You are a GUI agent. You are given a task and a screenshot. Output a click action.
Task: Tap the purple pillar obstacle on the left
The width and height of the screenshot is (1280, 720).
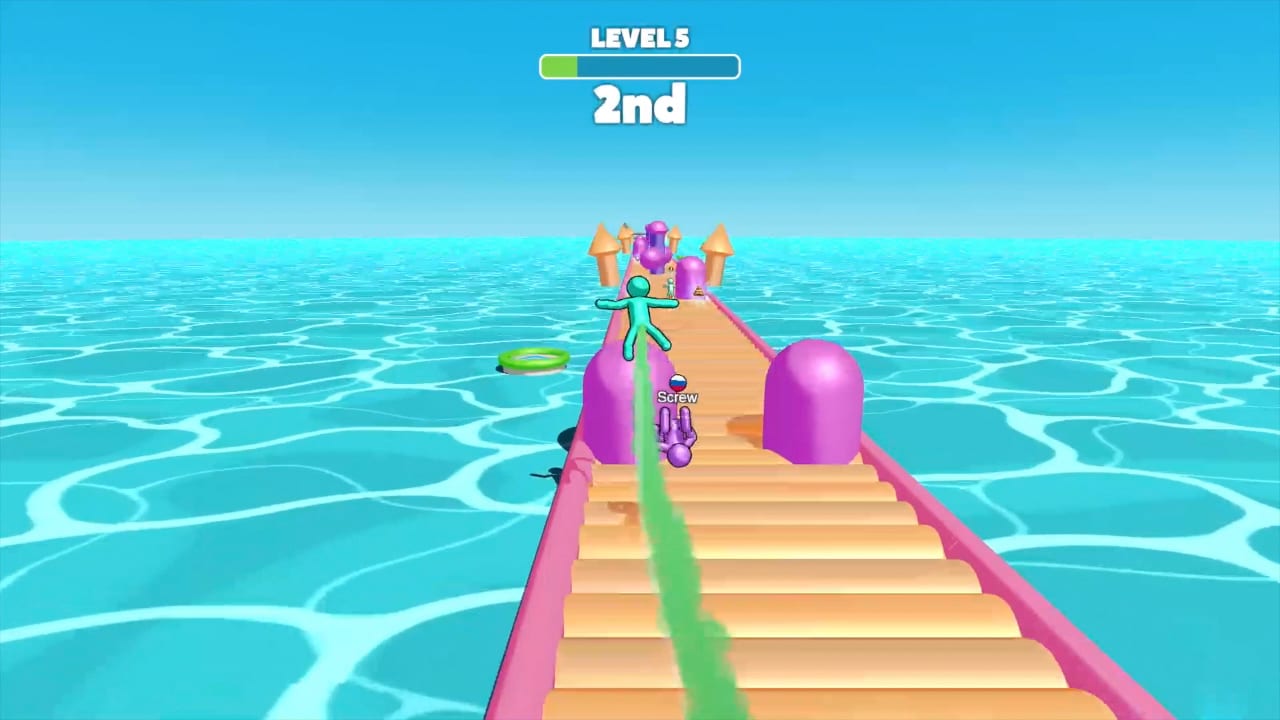610,400
